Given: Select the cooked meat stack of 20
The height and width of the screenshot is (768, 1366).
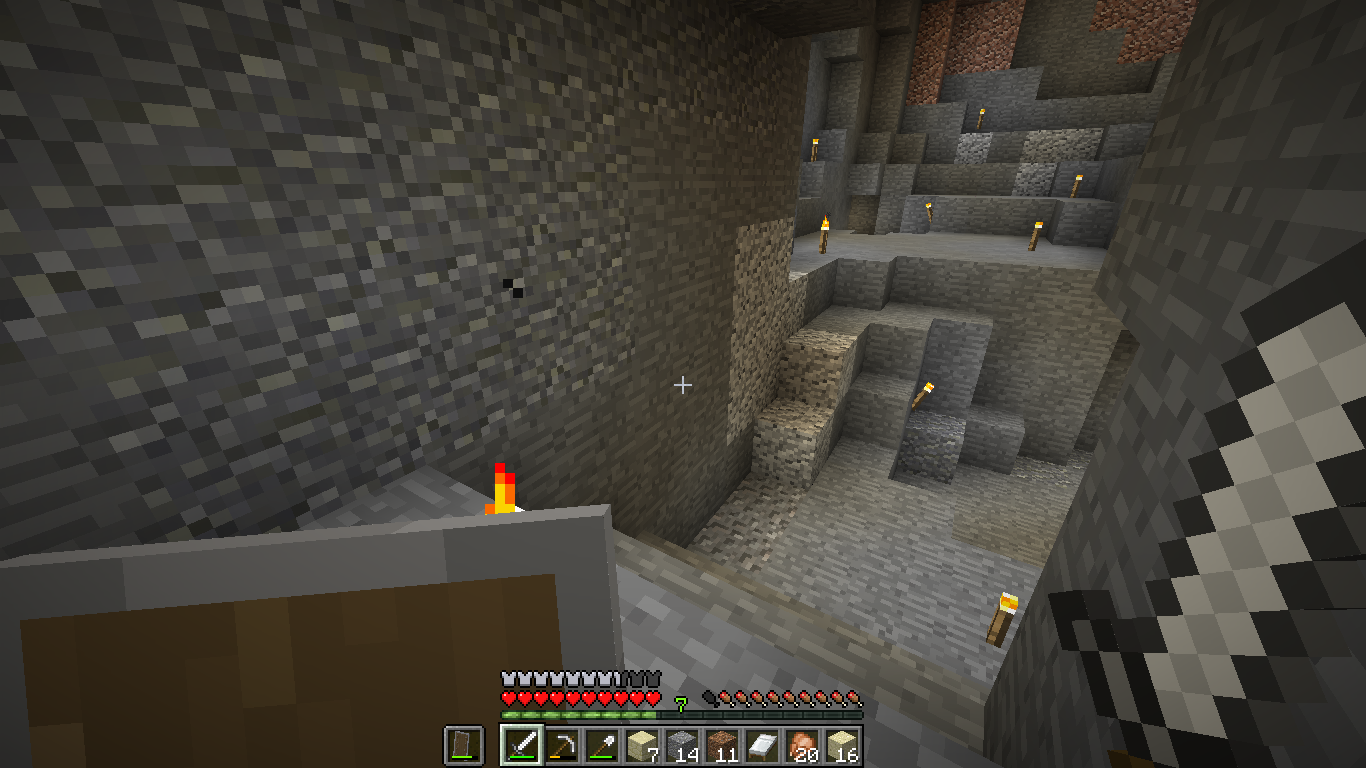Looking at the screenshot, I should 802,746.
